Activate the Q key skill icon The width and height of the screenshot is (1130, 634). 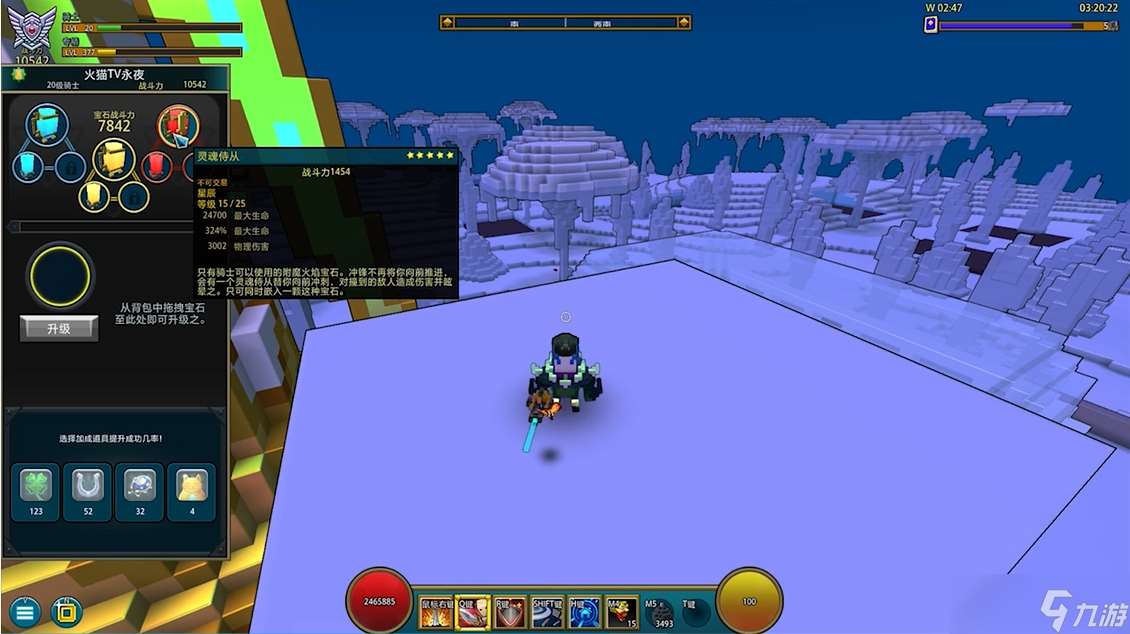click(473, 612)
